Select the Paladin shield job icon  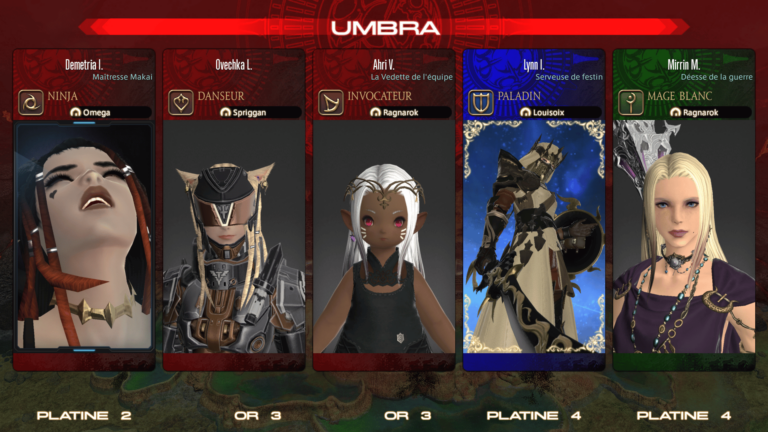click(481, 103)
